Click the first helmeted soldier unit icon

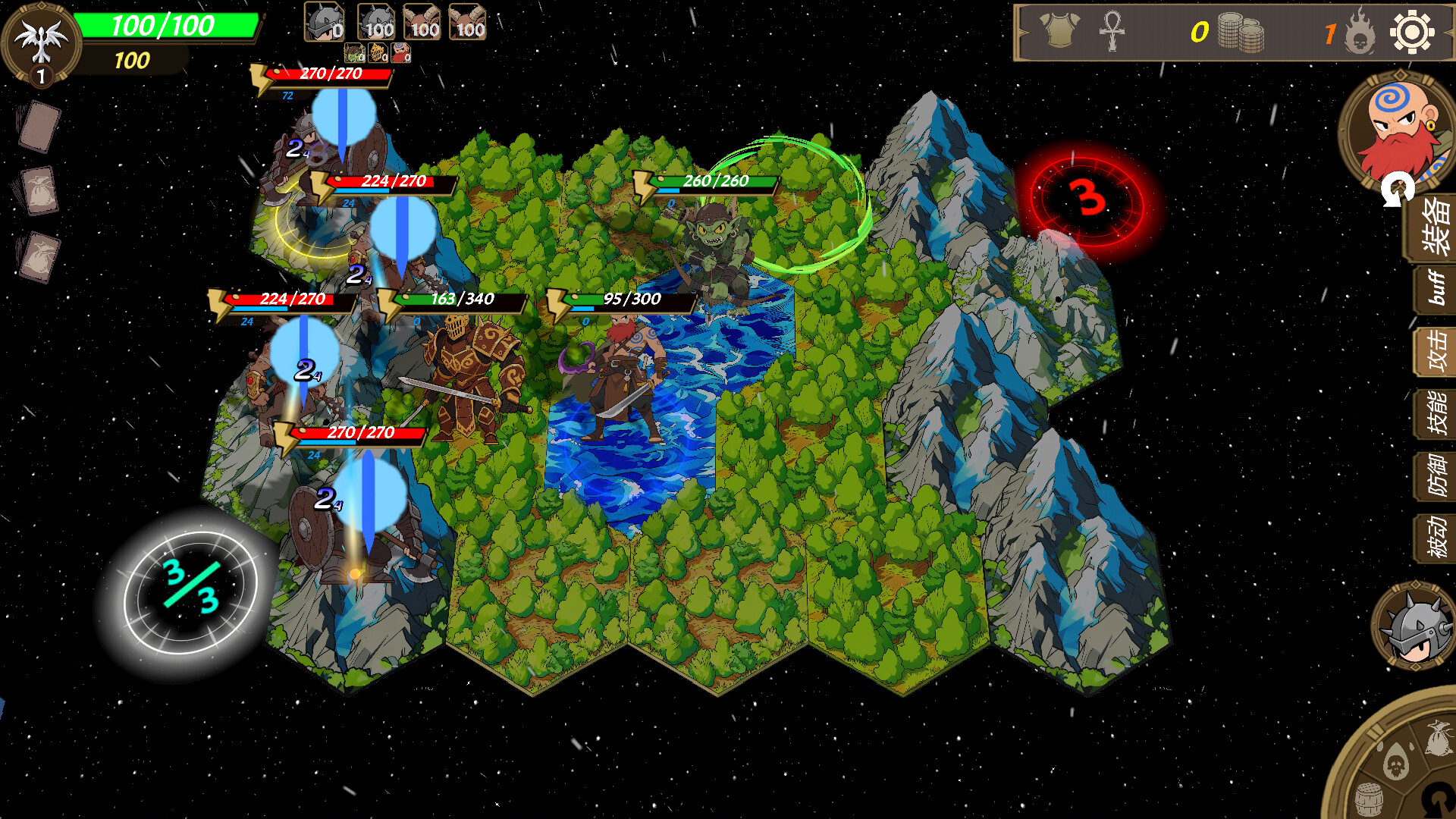325,21
